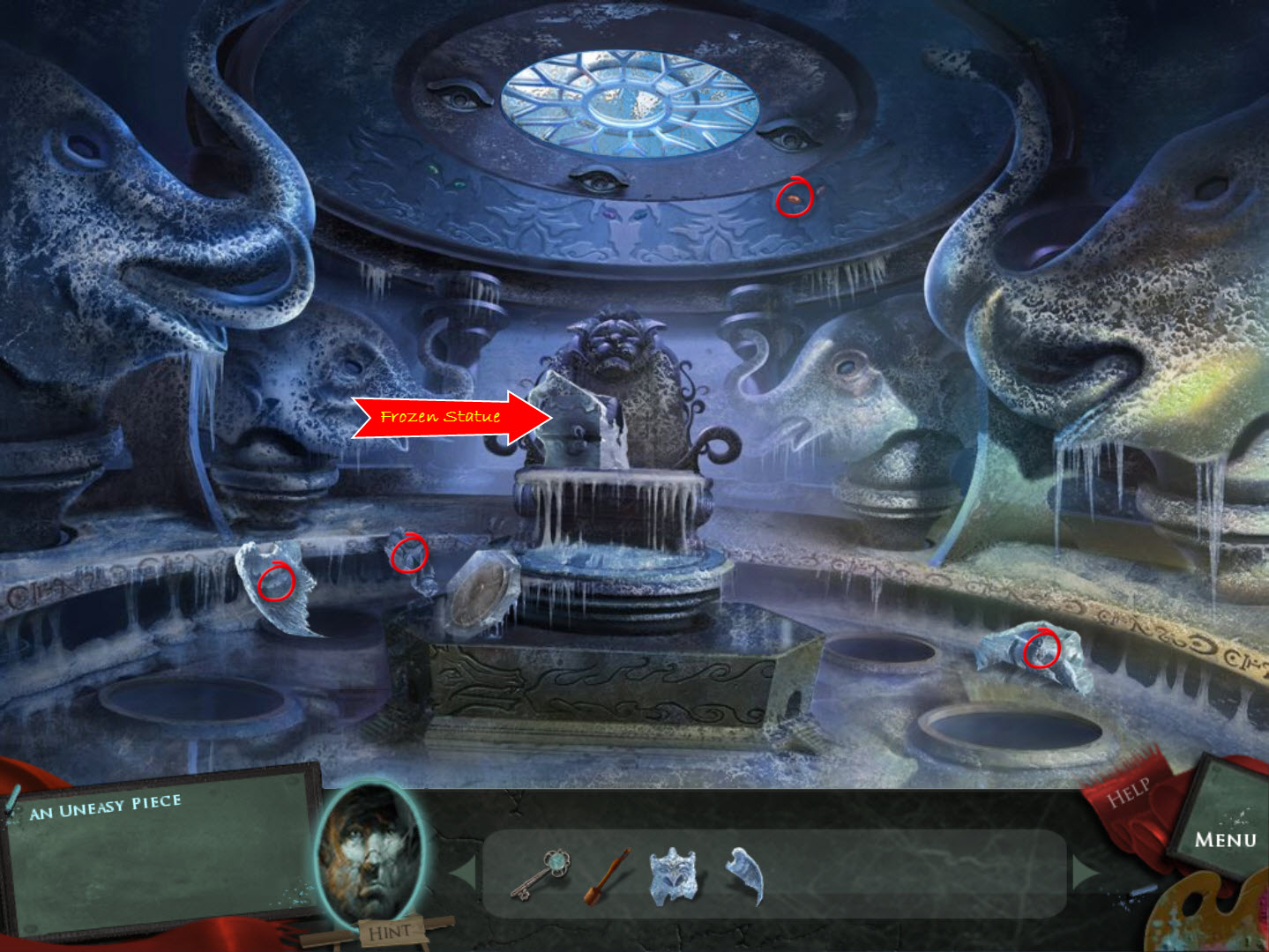The width and height of the screenshot is (1269, 952).
Task: Open the game Menu chalkboard
Action: point(1226,836)
